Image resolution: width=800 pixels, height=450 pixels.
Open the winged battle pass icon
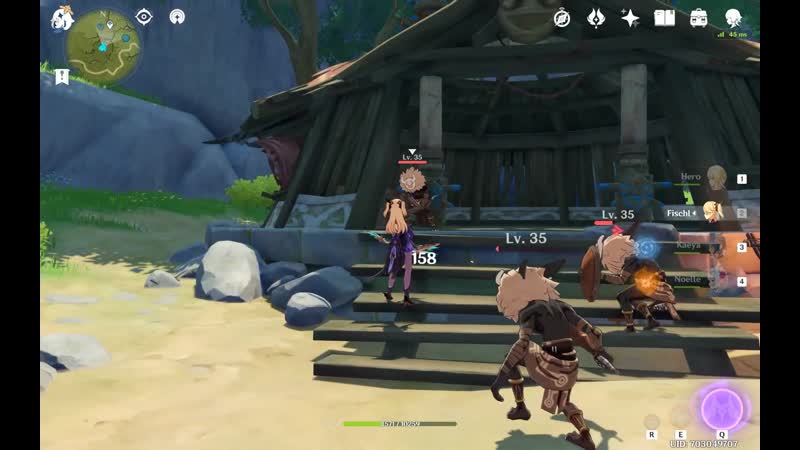click(596, 18)
